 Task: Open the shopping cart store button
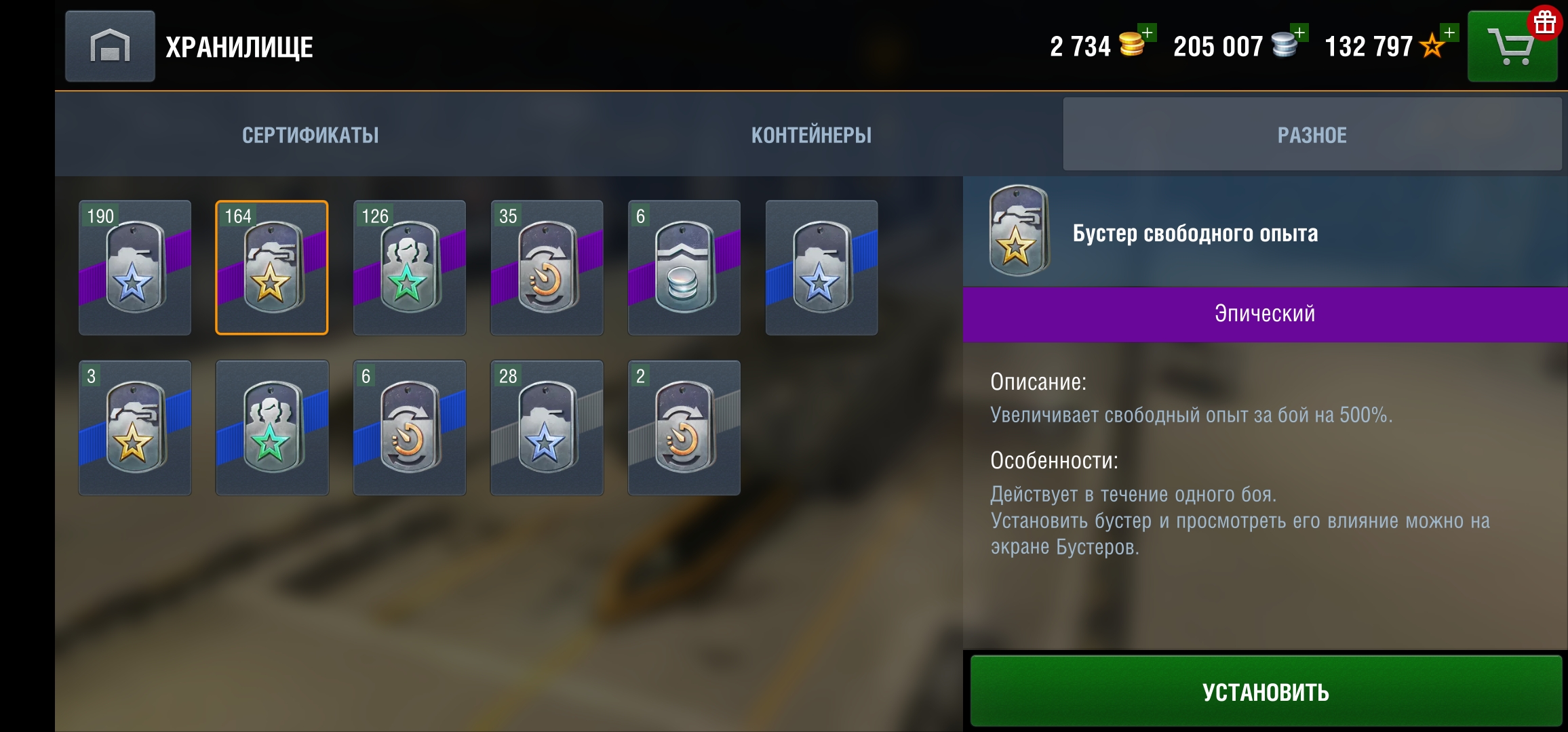[1511, 46]
